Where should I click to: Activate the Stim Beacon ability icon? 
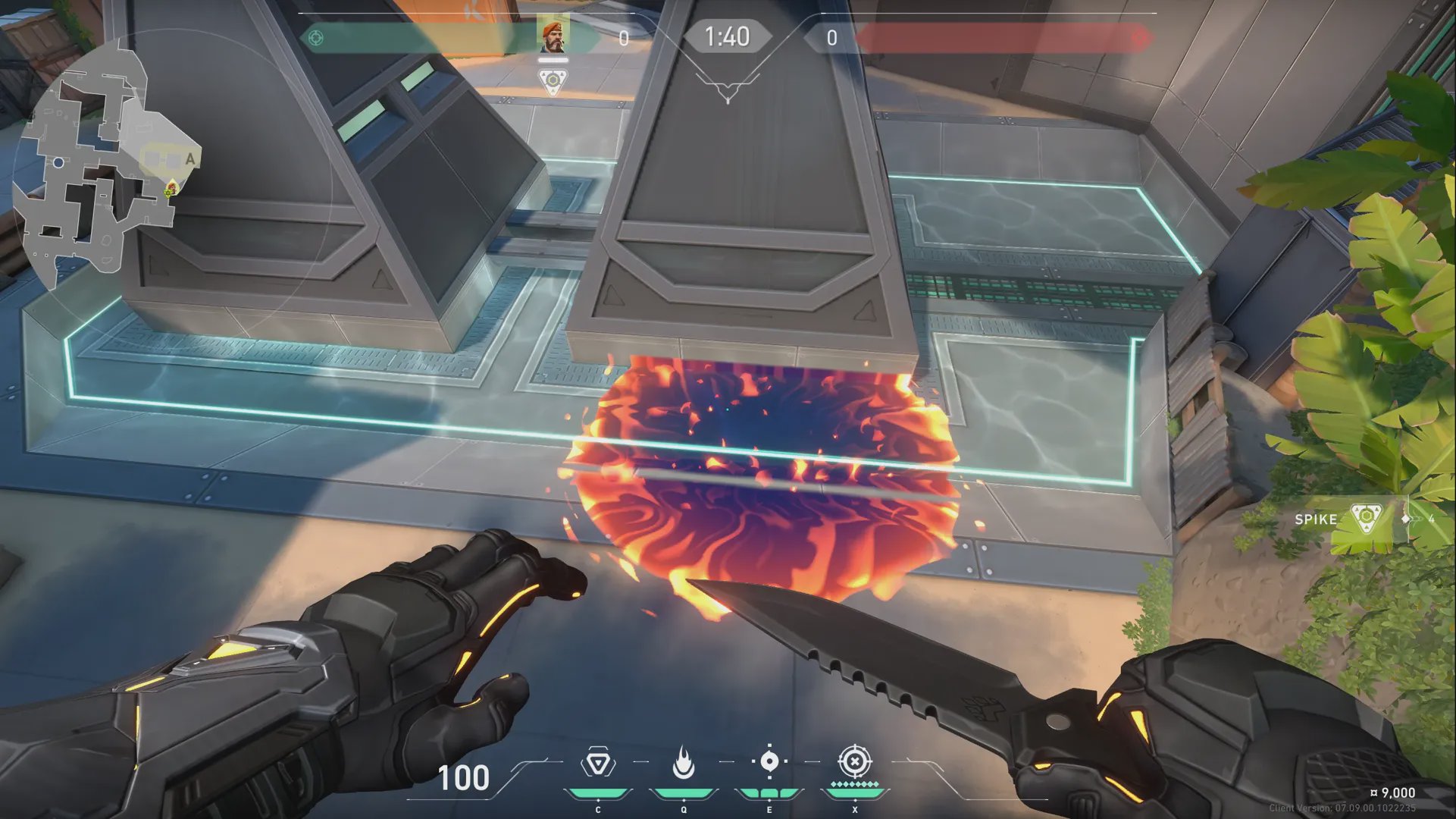coord(598,763)
